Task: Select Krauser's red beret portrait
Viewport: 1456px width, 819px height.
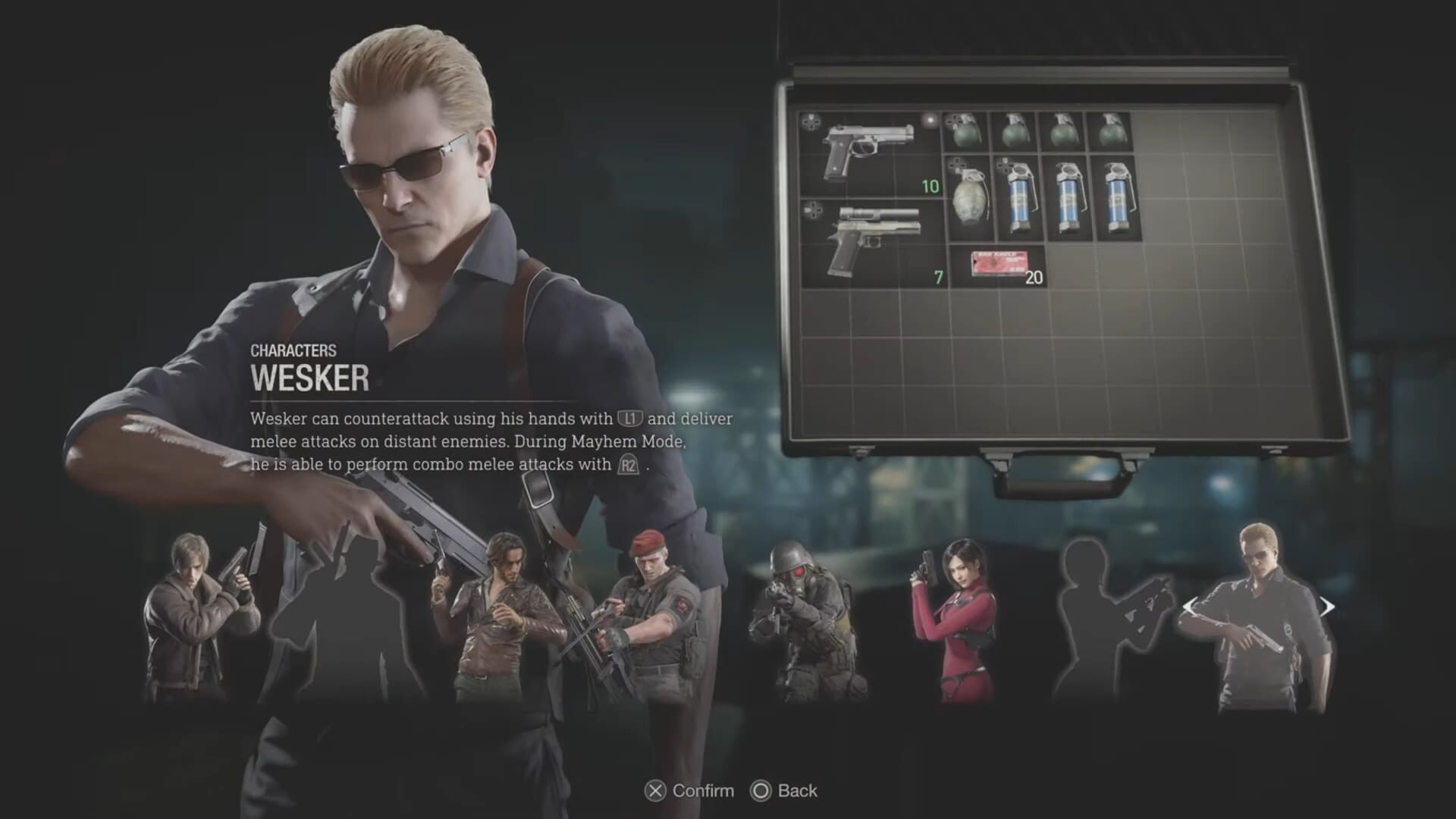Action: (652, 607)
